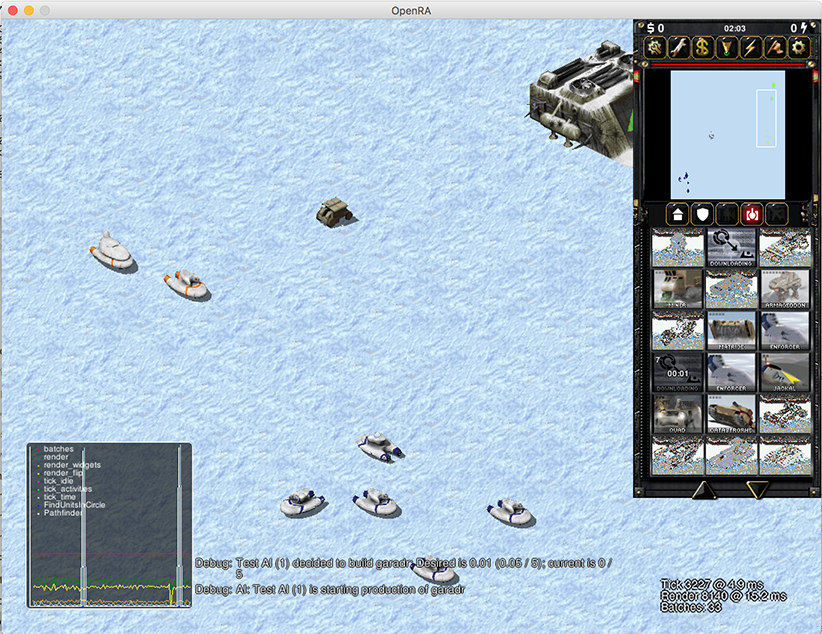The height and width of the screenshot is (634, 822).
Task: Click the wrench repair button
Action: (x=679, y=47)
